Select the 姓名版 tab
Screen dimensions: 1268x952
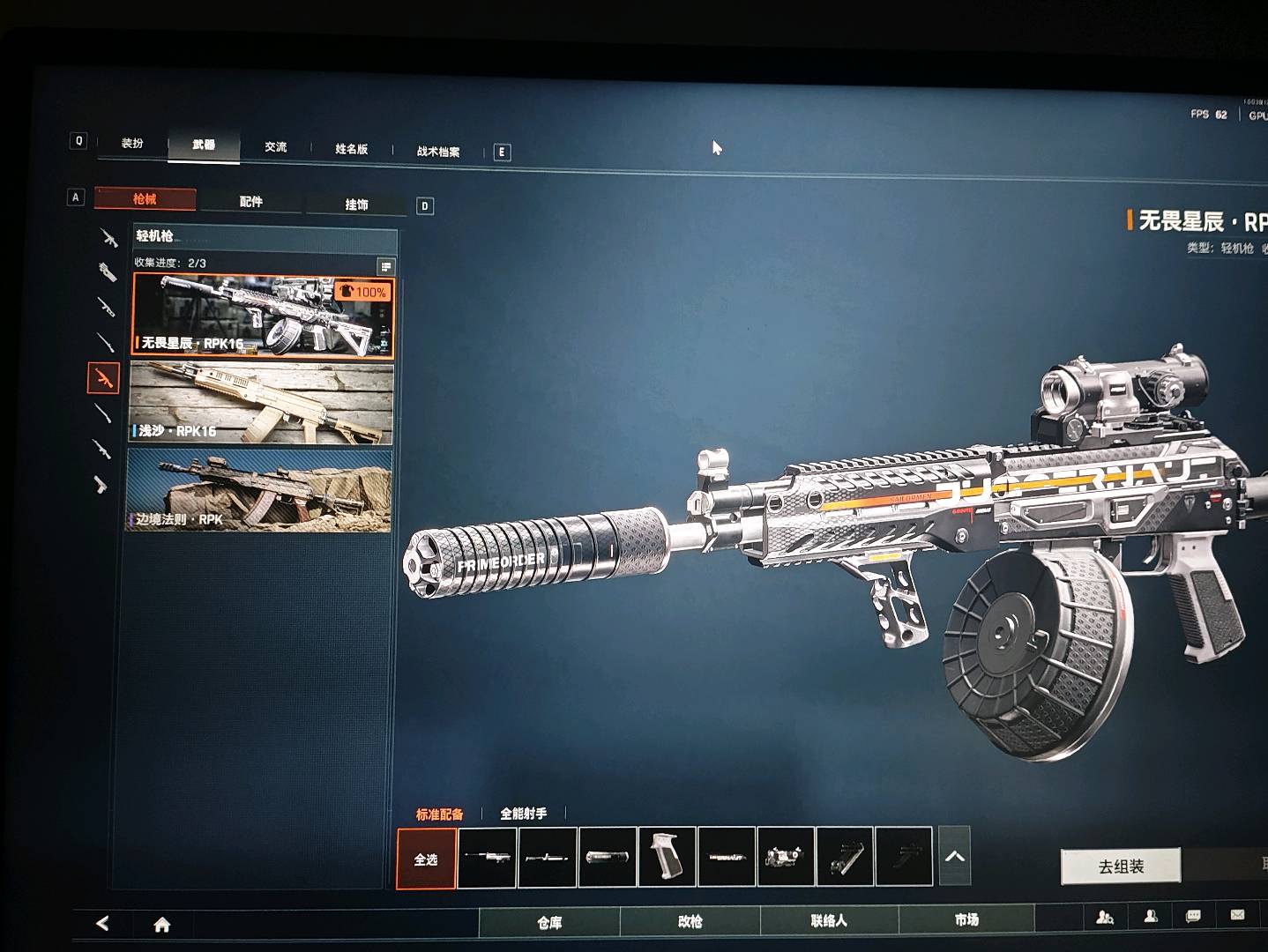[351, 149]
